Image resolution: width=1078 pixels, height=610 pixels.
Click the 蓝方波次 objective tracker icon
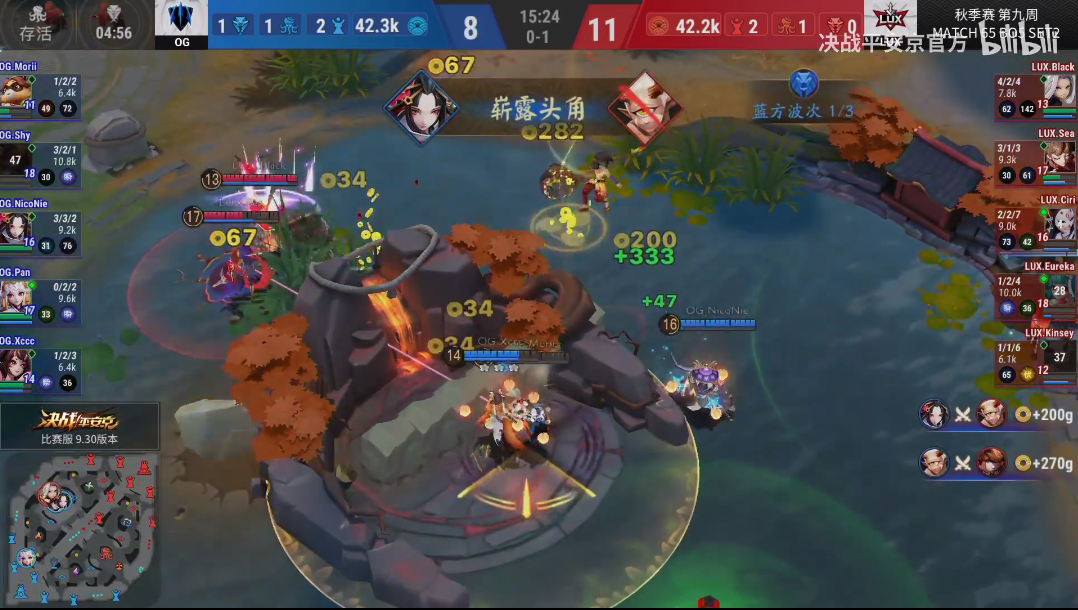tap(803, 83)
